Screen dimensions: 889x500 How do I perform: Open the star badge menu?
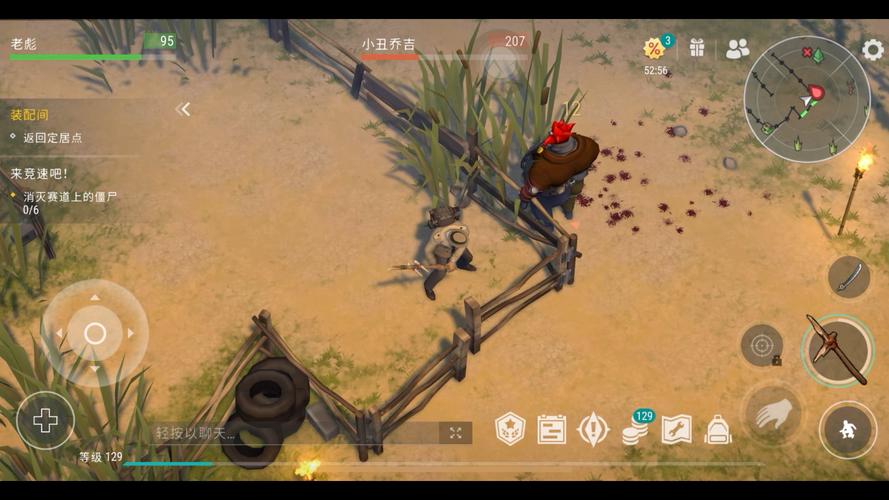[510, 429]
